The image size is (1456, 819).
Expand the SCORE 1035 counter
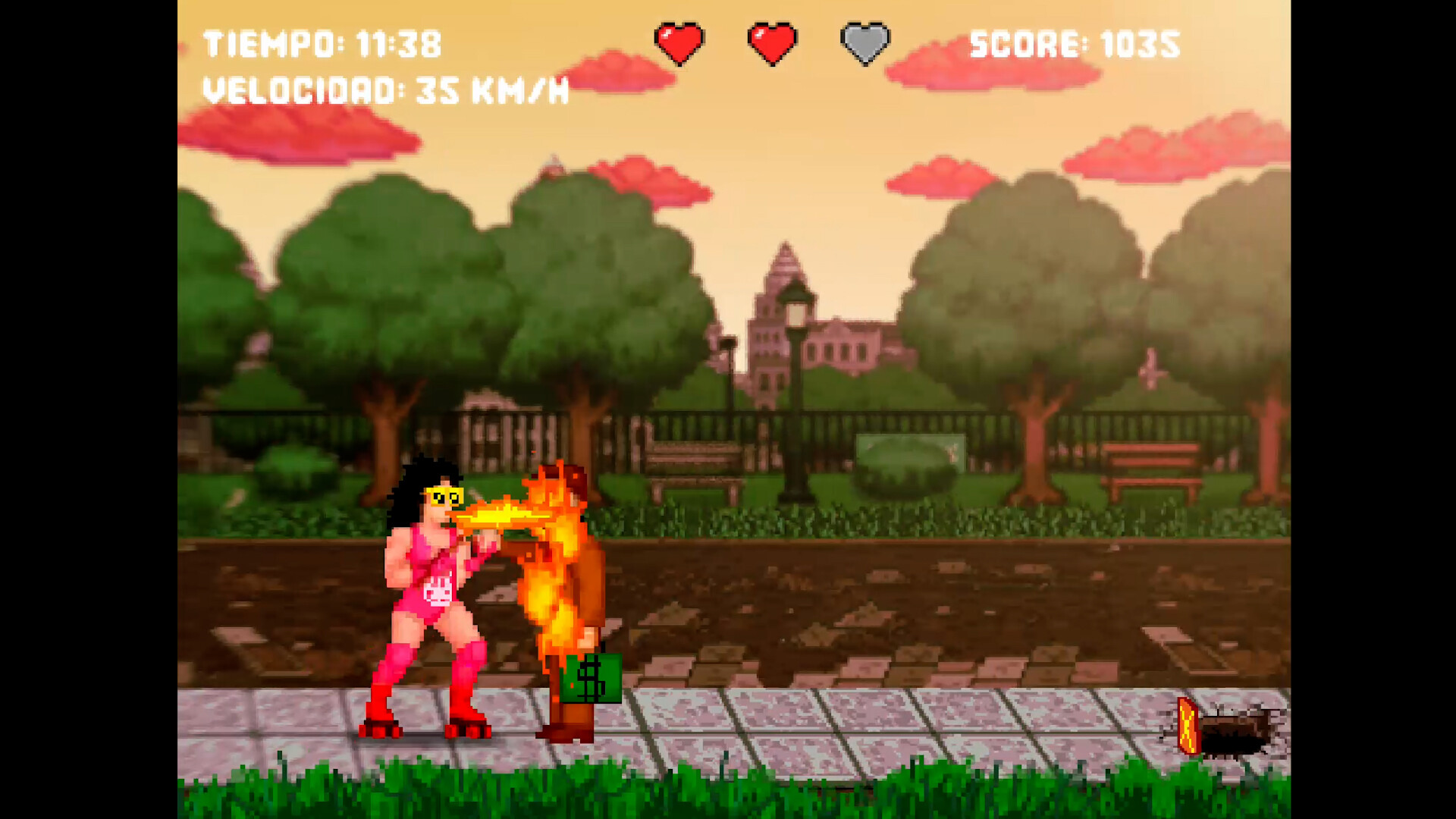click(1073, 45)
